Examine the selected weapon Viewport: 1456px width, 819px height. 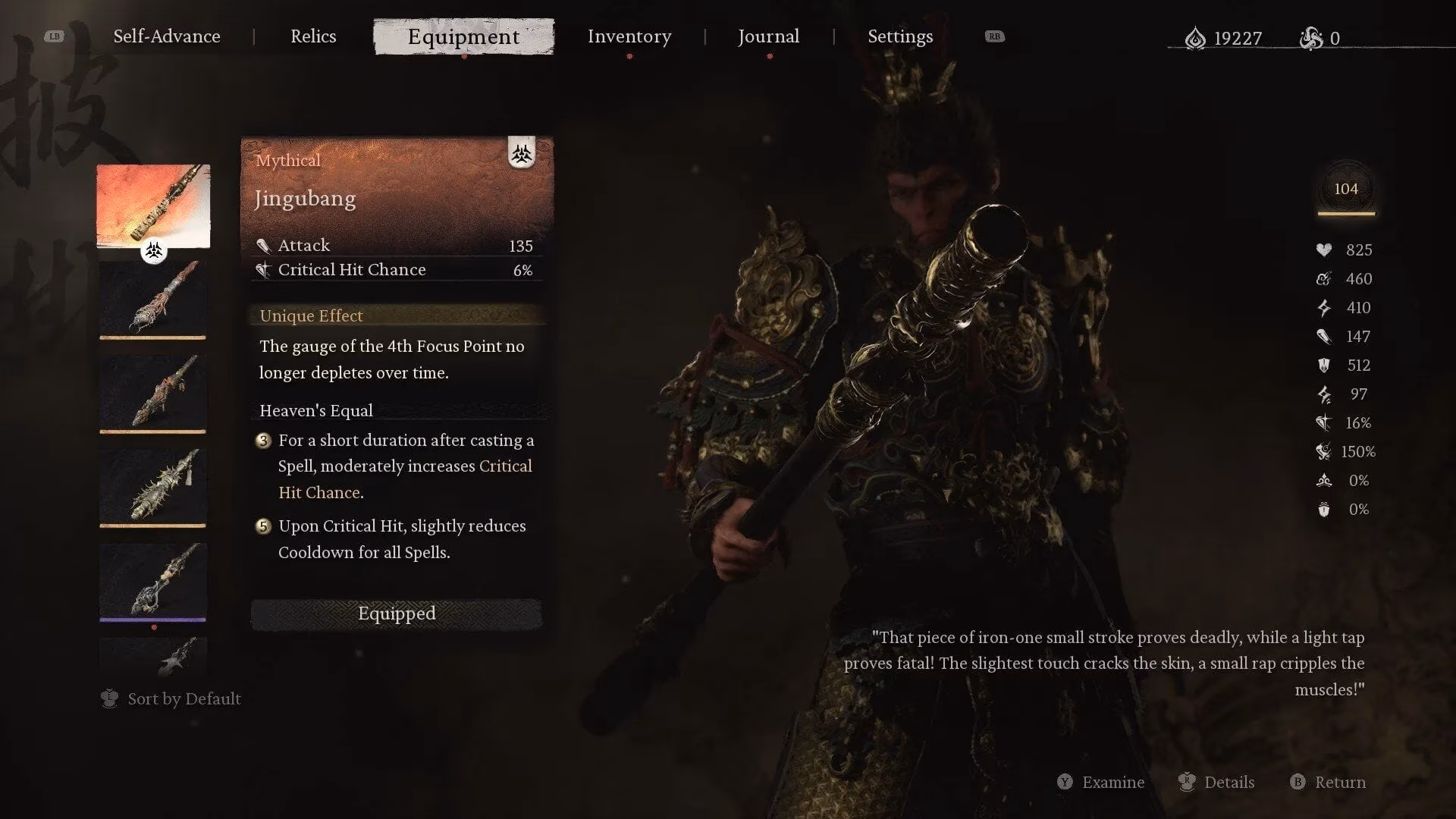1101,782
